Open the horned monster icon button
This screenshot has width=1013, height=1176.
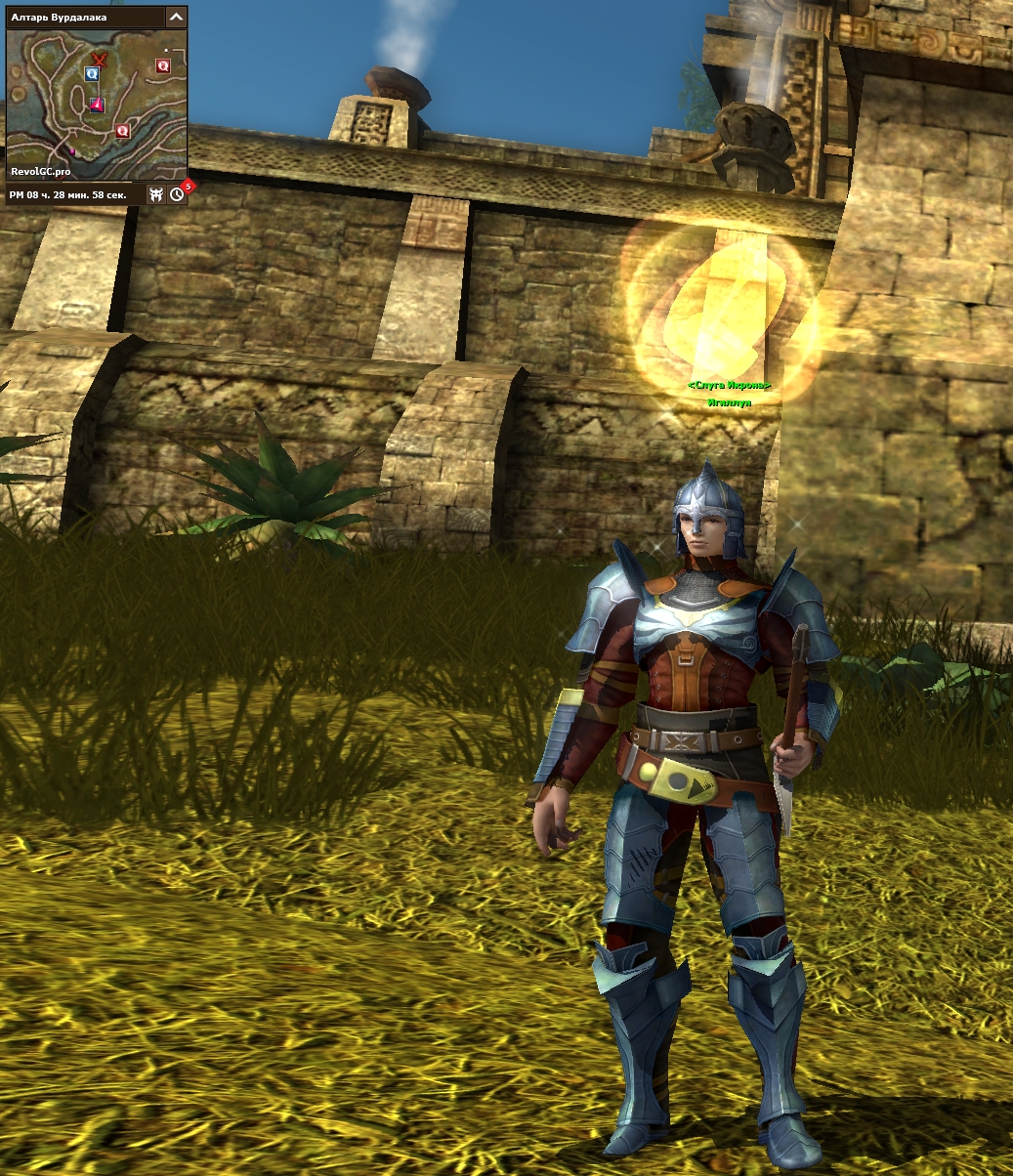[155, 194]
